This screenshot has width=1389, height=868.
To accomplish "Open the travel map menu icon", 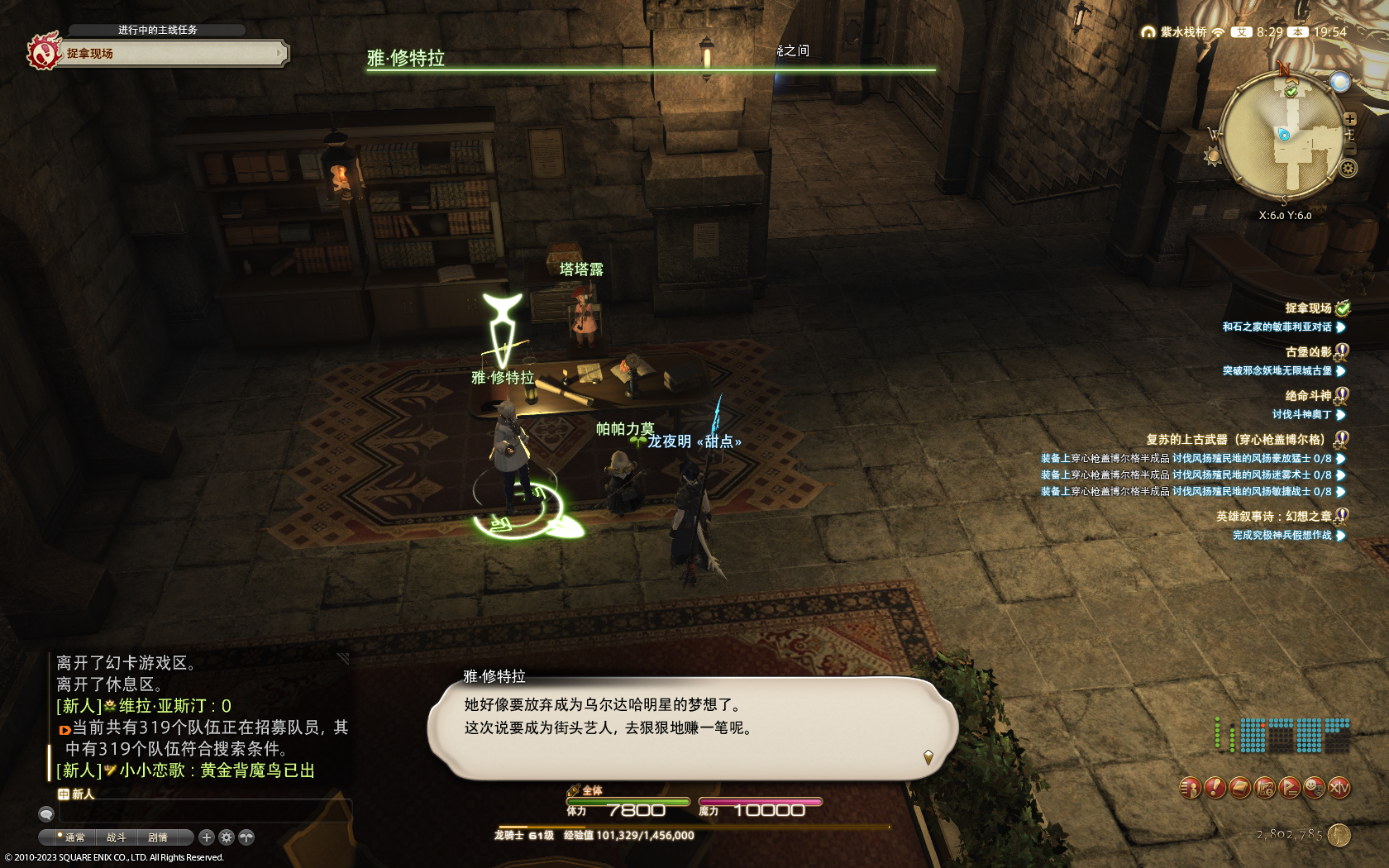I will coord(1264,788).
